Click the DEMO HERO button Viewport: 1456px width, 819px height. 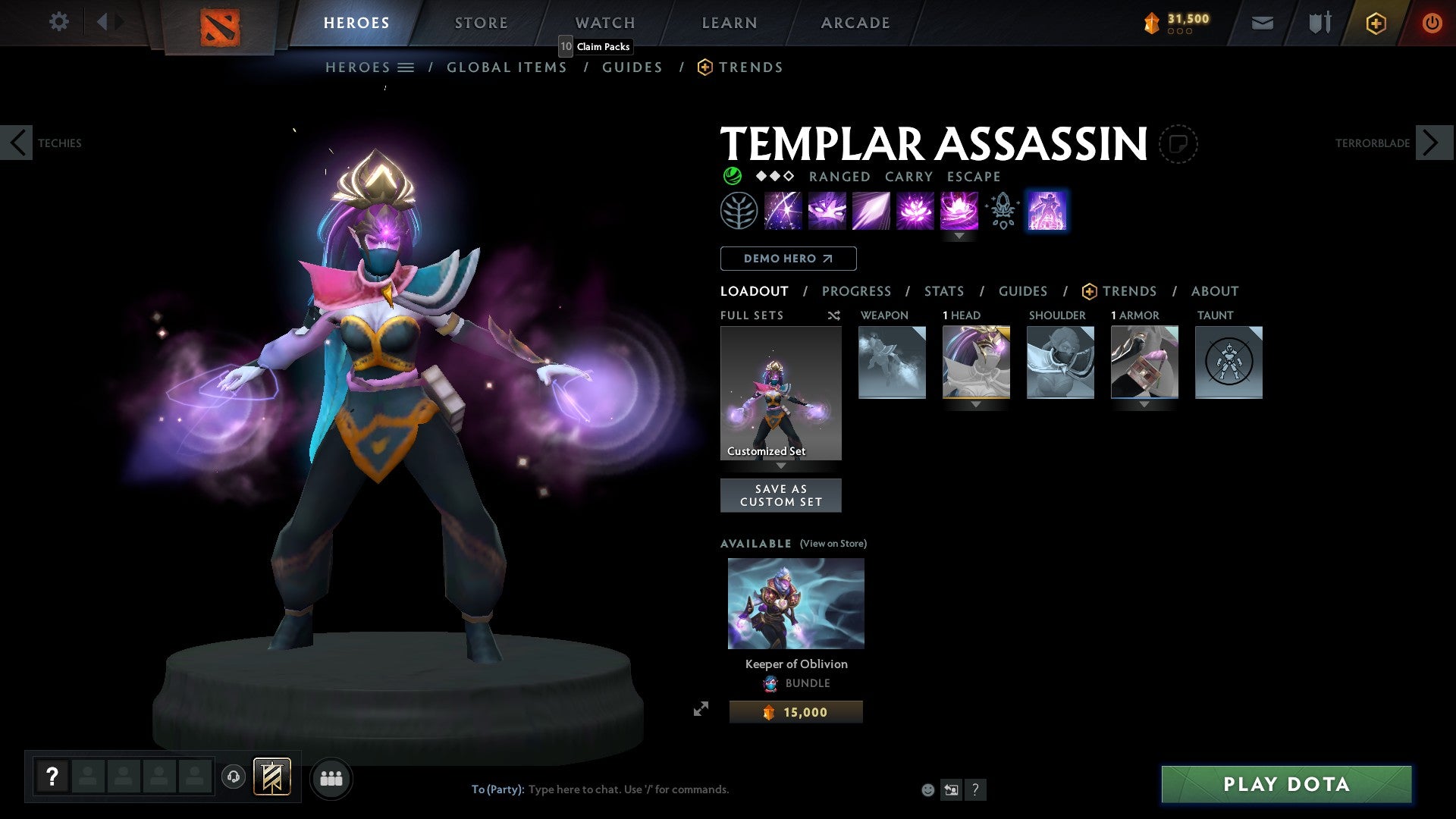[x=787, y=258]
